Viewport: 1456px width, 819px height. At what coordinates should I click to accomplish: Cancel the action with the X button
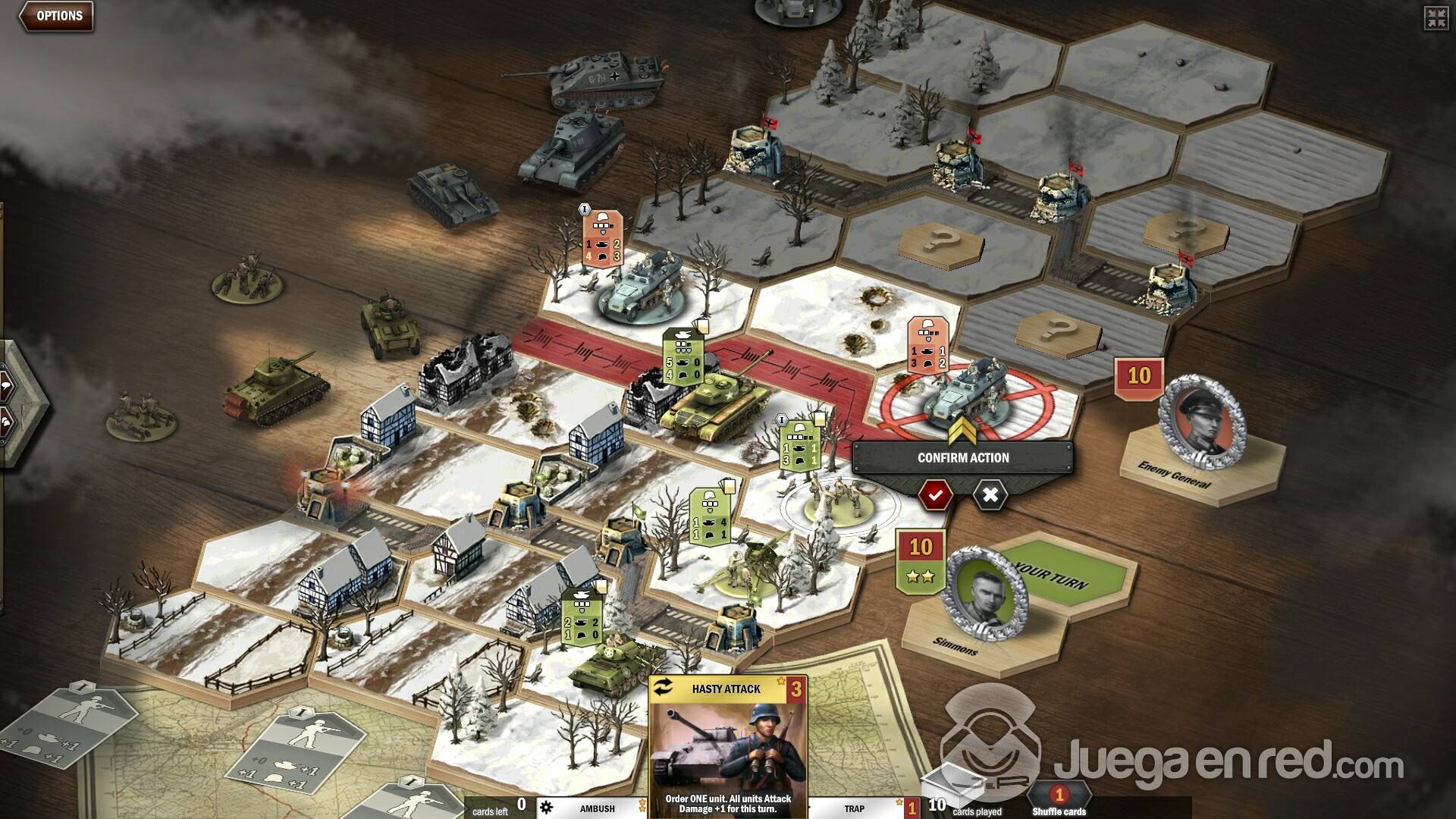[990, 495]
